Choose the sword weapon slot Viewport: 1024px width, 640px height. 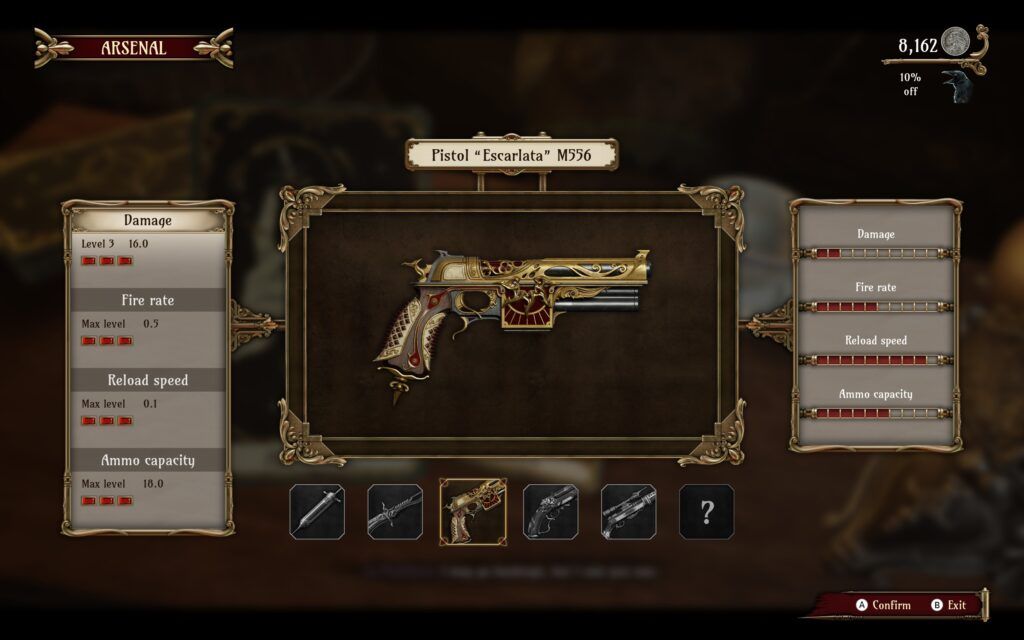point(394,512)
